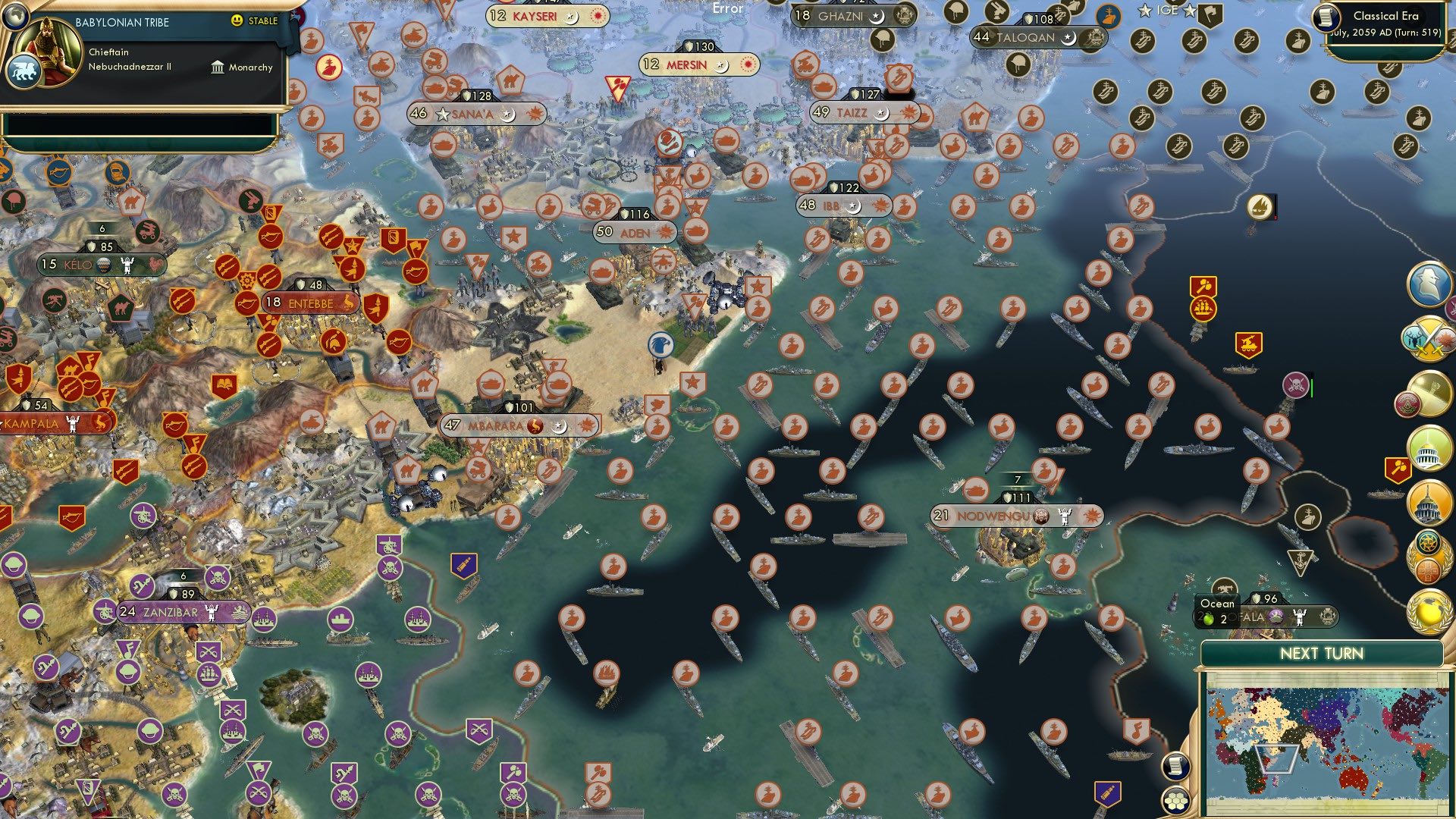
Task: Click the STABLE happiness smiley indicator
Action: click(x=237, y=20)
